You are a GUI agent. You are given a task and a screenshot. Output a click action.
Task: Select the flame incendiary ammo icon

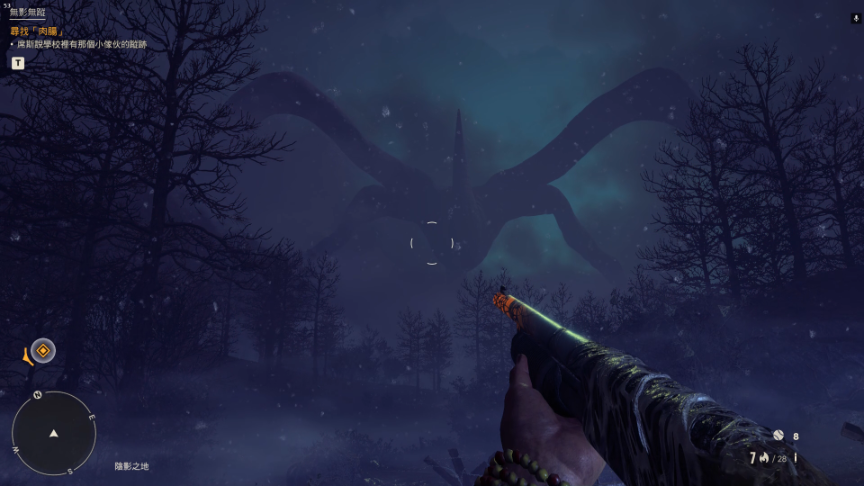[x=764, y=458]
